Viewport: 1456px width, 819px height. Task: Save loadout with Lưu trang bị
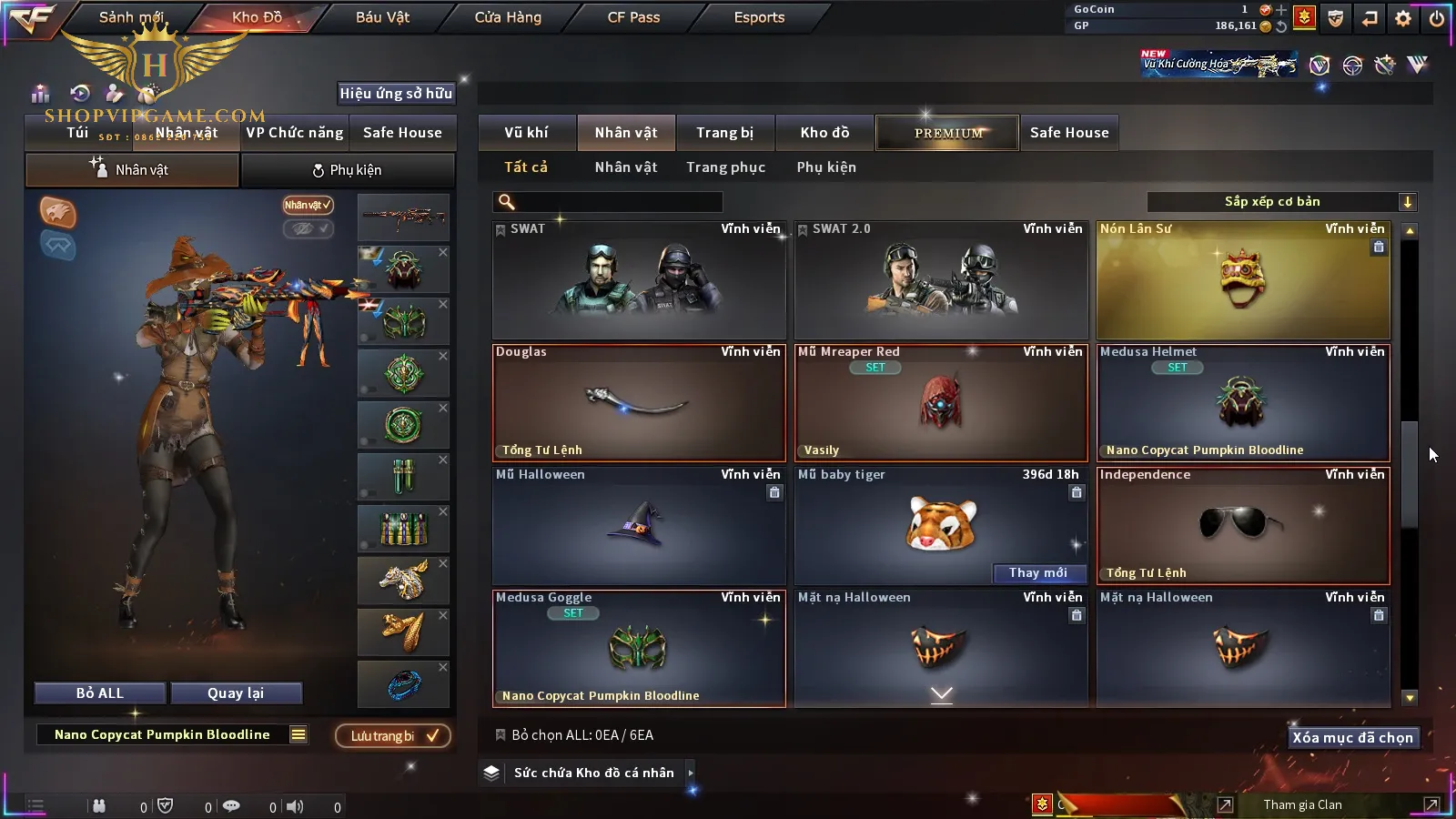click(393, 736)
